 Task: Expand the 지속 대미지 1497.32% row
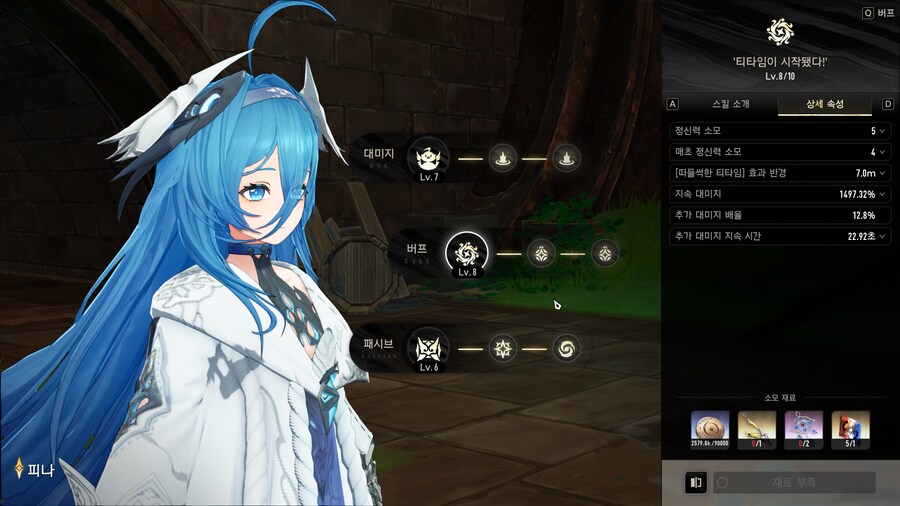[882, 194]
